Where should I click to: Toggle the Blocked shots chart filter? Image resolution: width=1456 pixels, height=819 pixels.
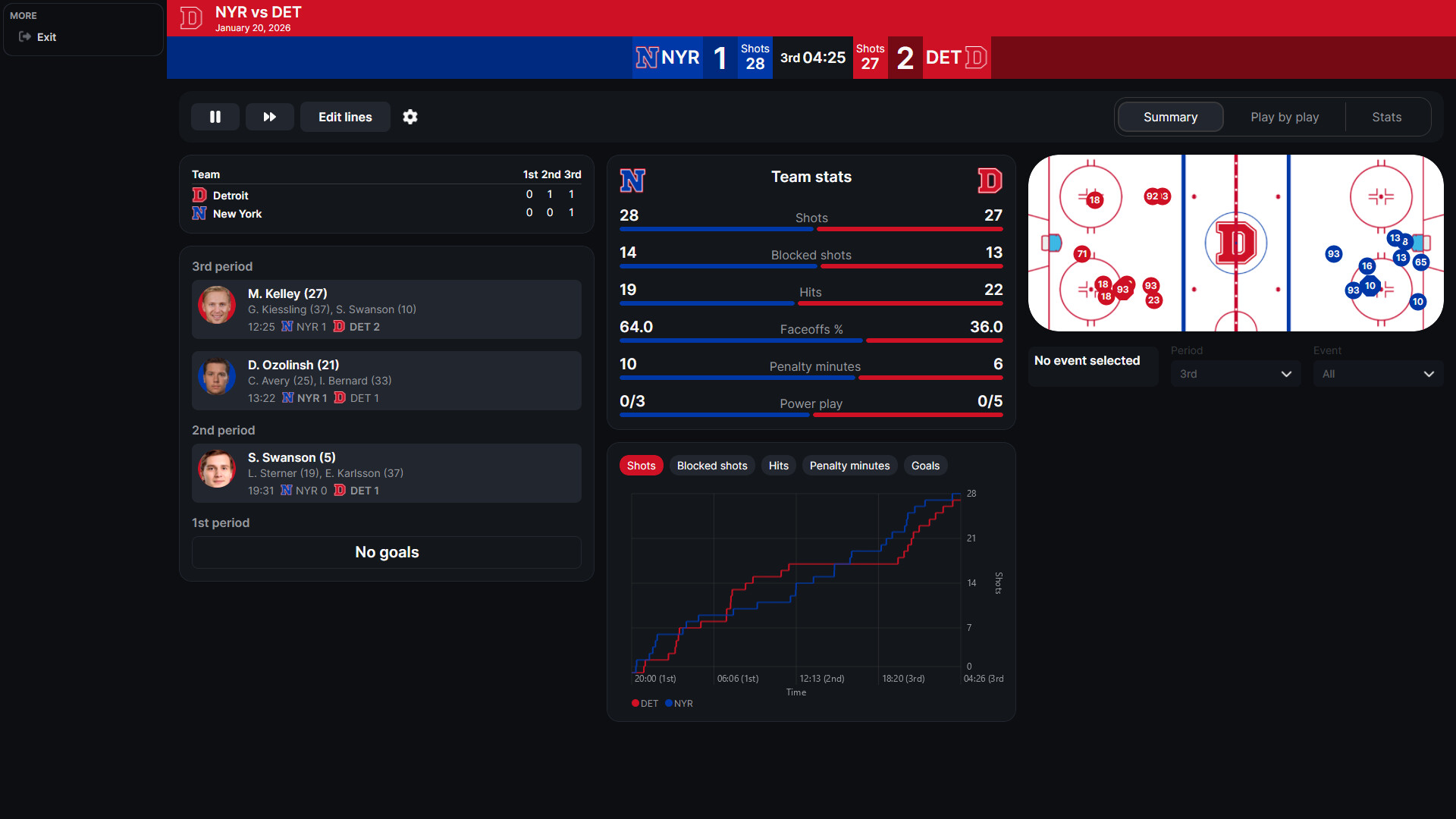point(712,465)
